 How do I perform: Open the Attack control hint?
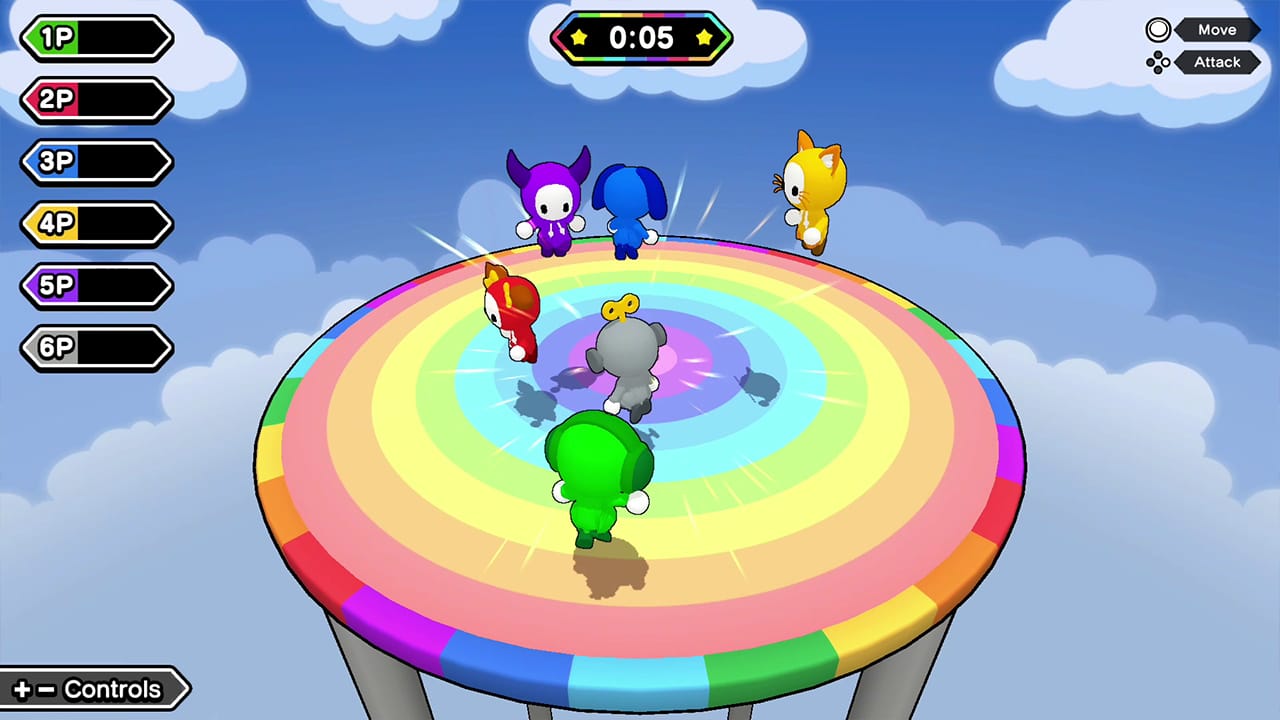[x=1217, y=62]
